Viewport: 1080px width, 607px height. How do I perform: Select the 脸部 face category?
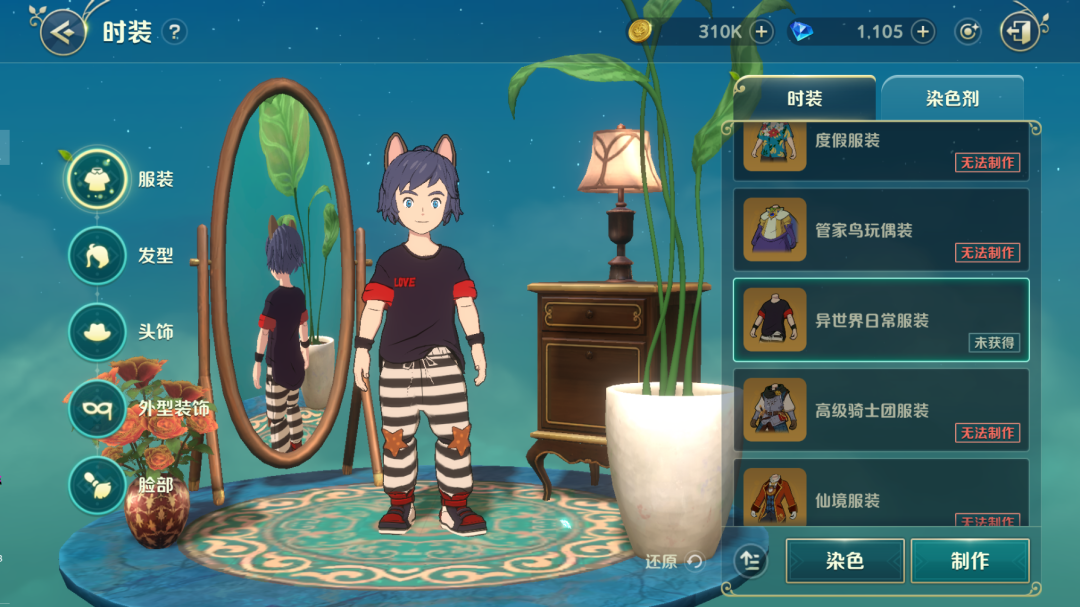click(x=97, y=485)
